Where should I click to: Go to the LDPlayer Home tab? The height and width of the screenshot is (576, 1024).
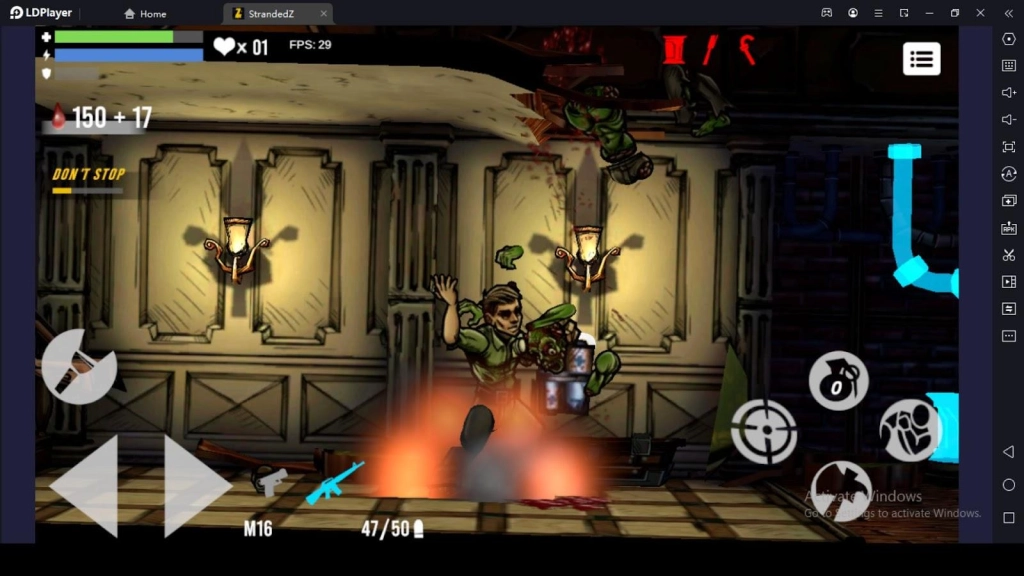click(145, 14)
